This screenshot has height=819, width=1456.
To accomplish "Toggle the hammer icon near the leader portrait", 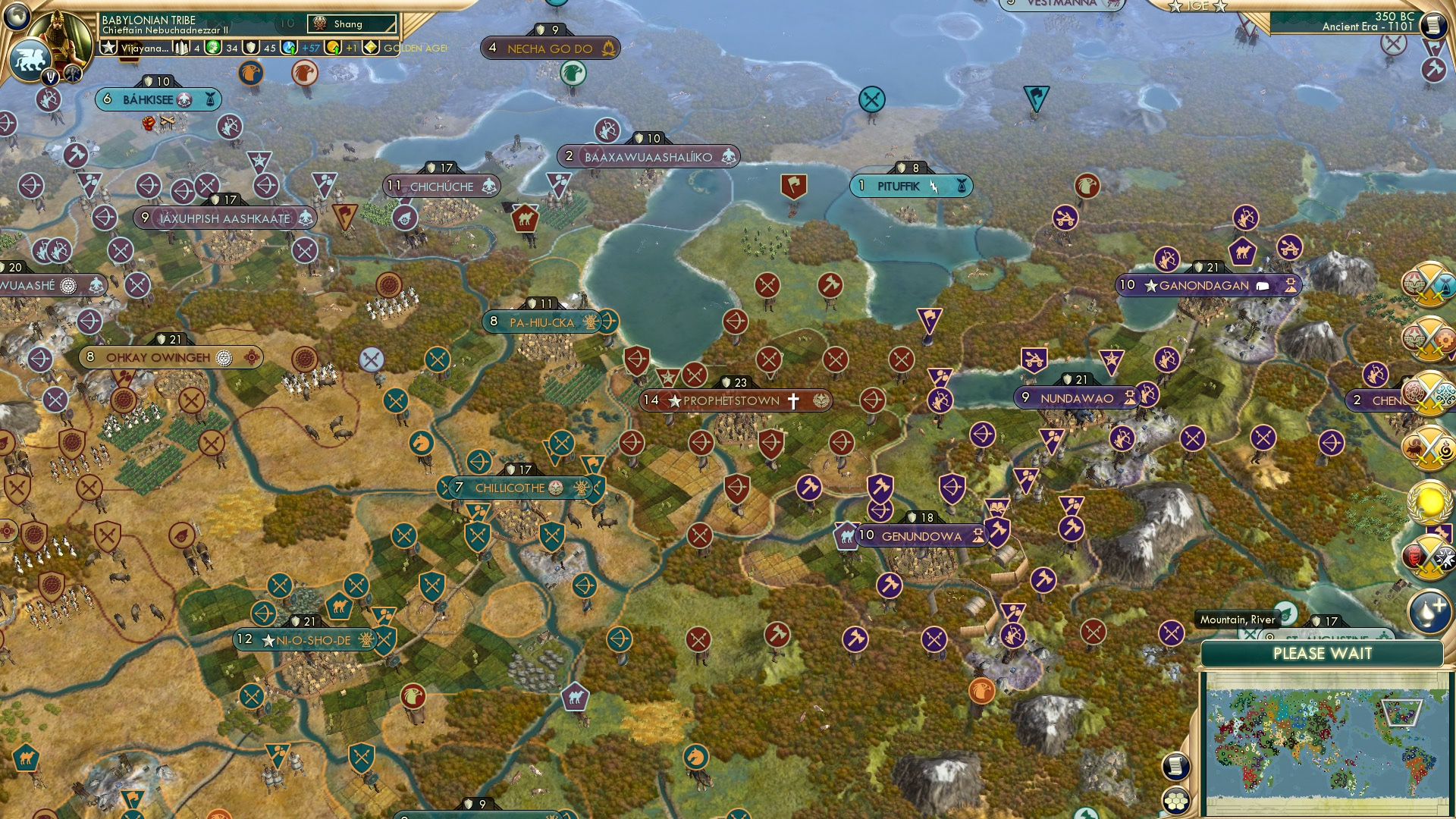I will coord(71,73).
